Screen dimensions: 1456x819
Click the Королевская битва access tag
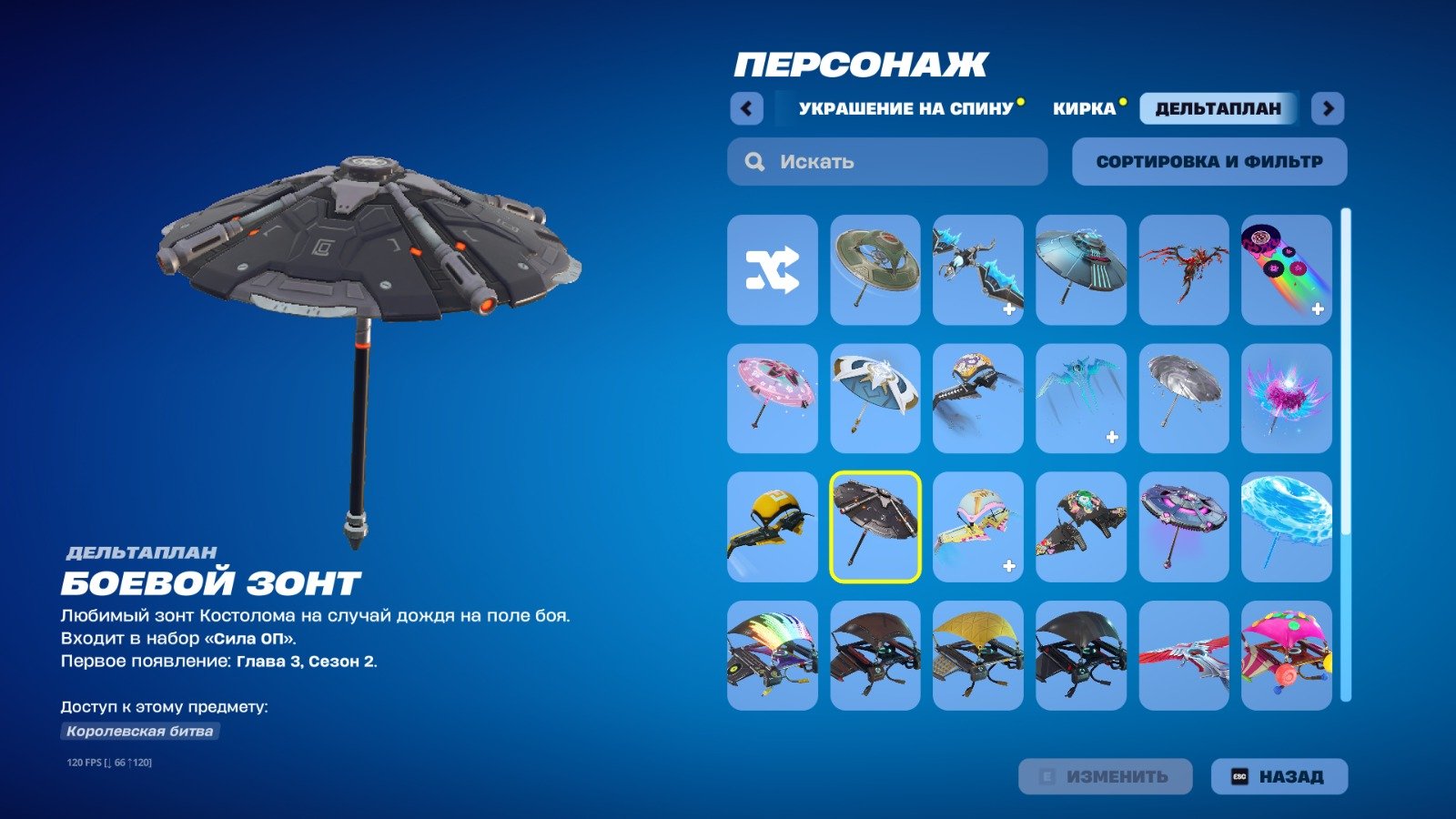coord(139,729)
